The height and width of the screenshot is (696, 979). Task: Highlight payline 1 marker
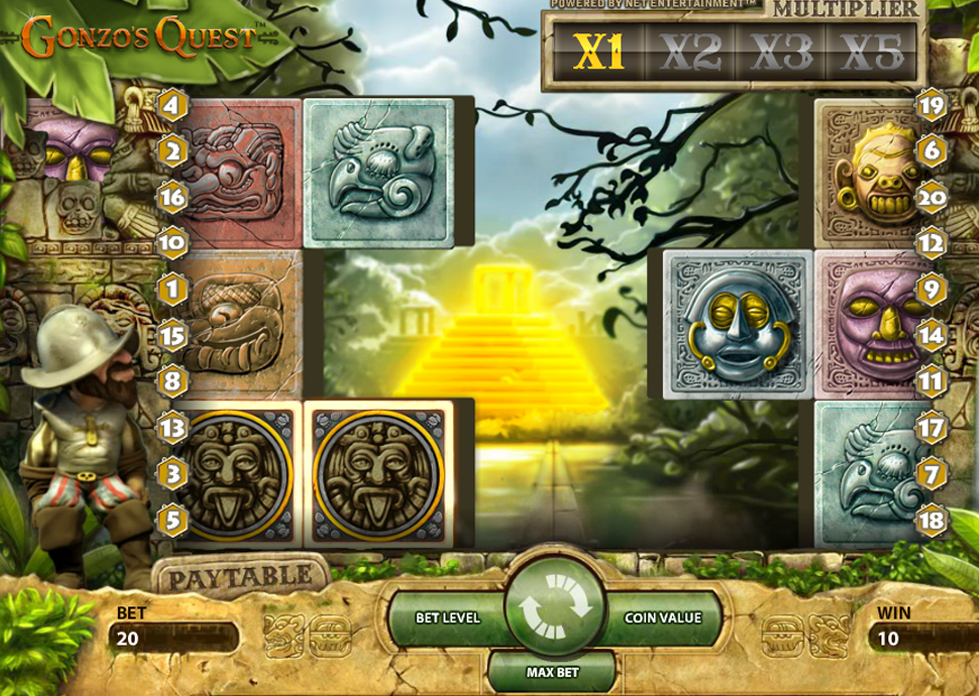pos(172,290)
